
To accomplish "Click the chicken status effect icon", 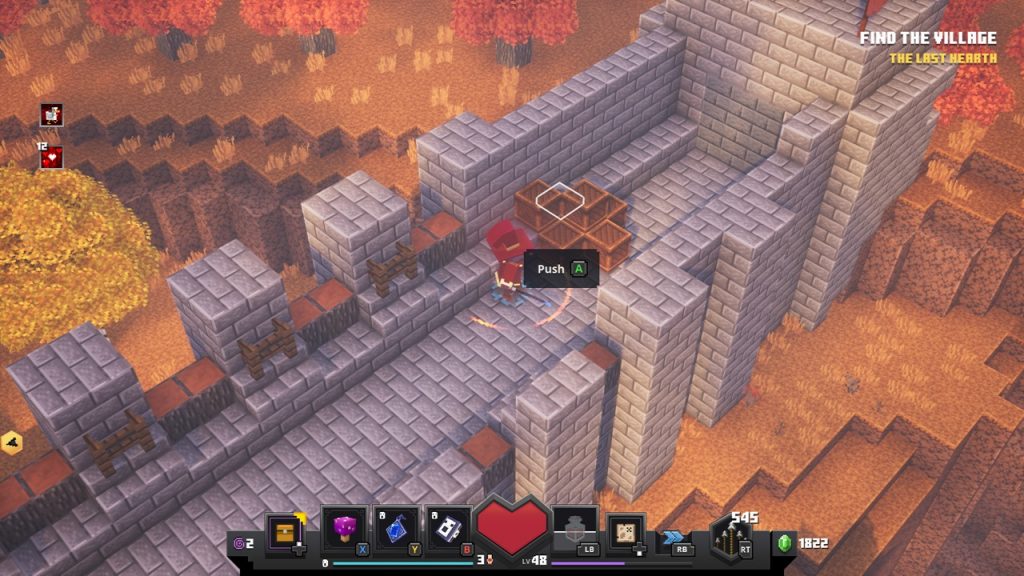I will pyautogui.click(x=51, y=114).
